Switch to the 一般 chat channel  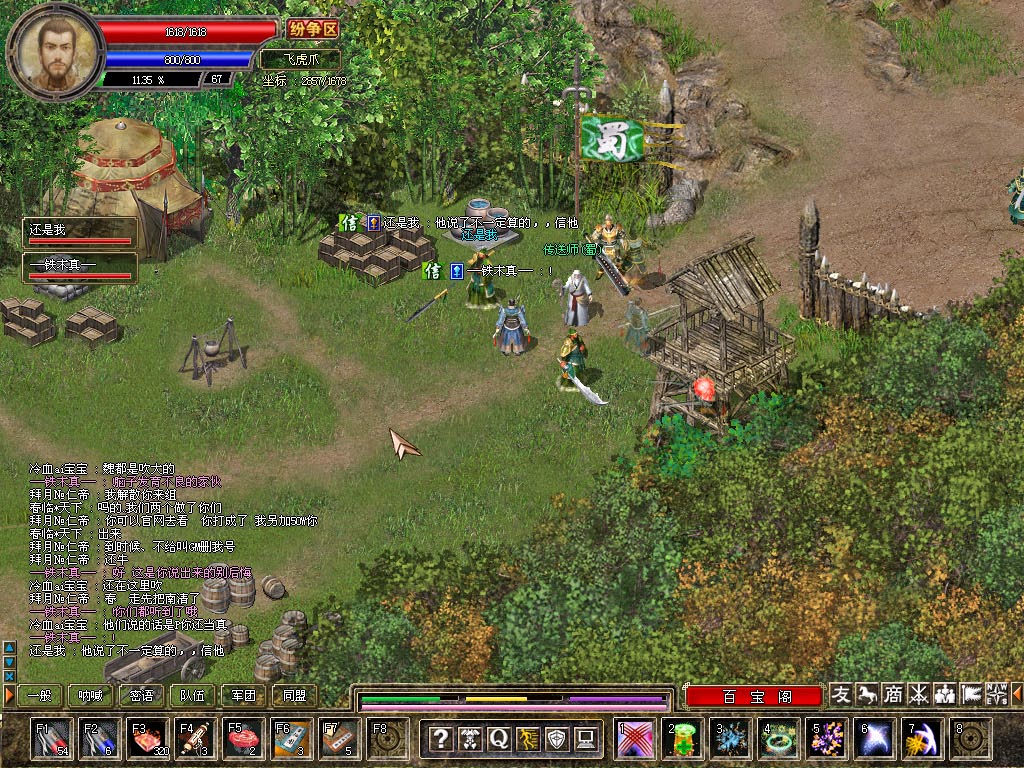pos(40,695)
